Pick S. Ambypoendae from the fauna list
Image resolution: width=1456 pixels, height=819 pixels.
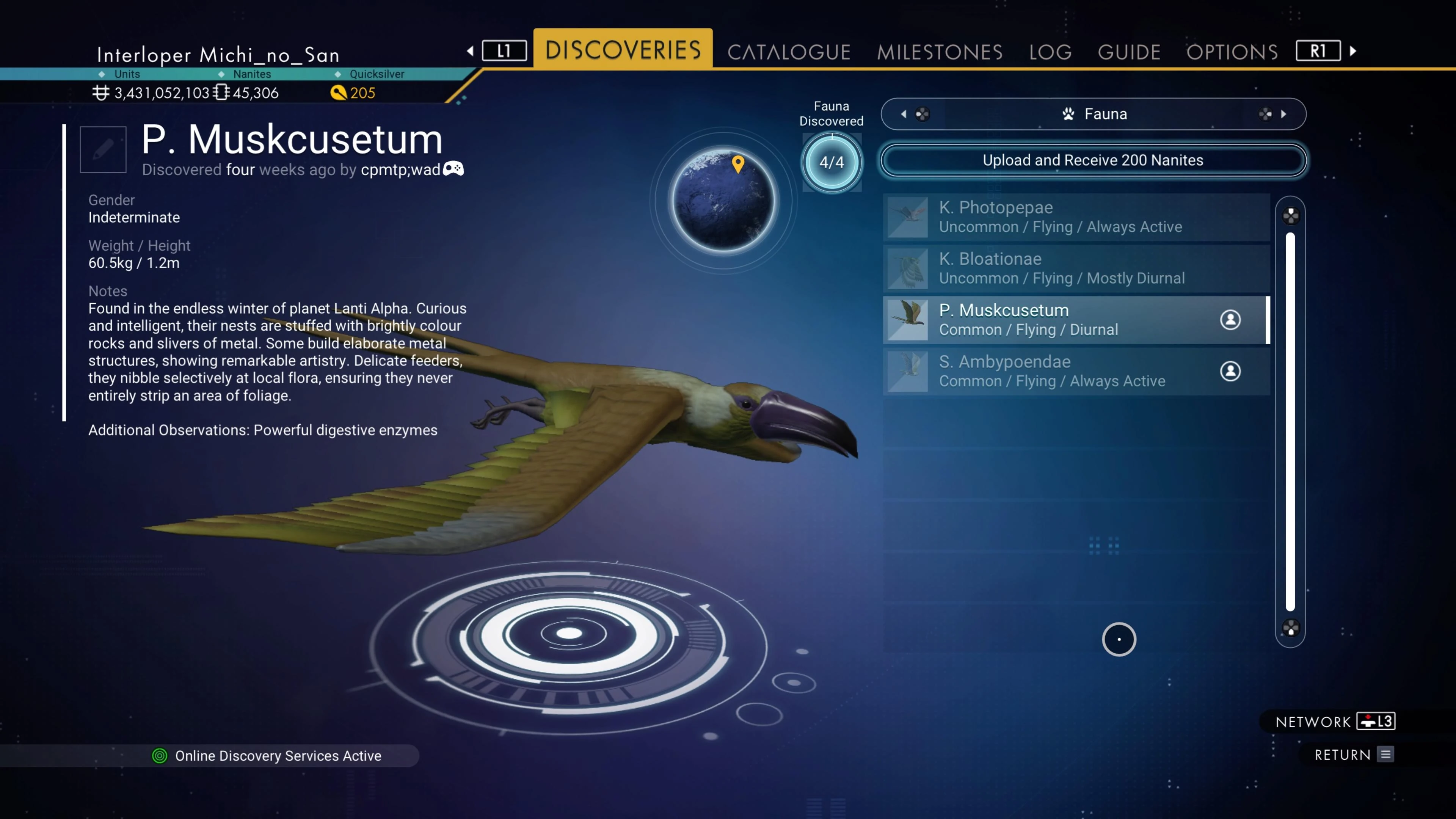1076,371
